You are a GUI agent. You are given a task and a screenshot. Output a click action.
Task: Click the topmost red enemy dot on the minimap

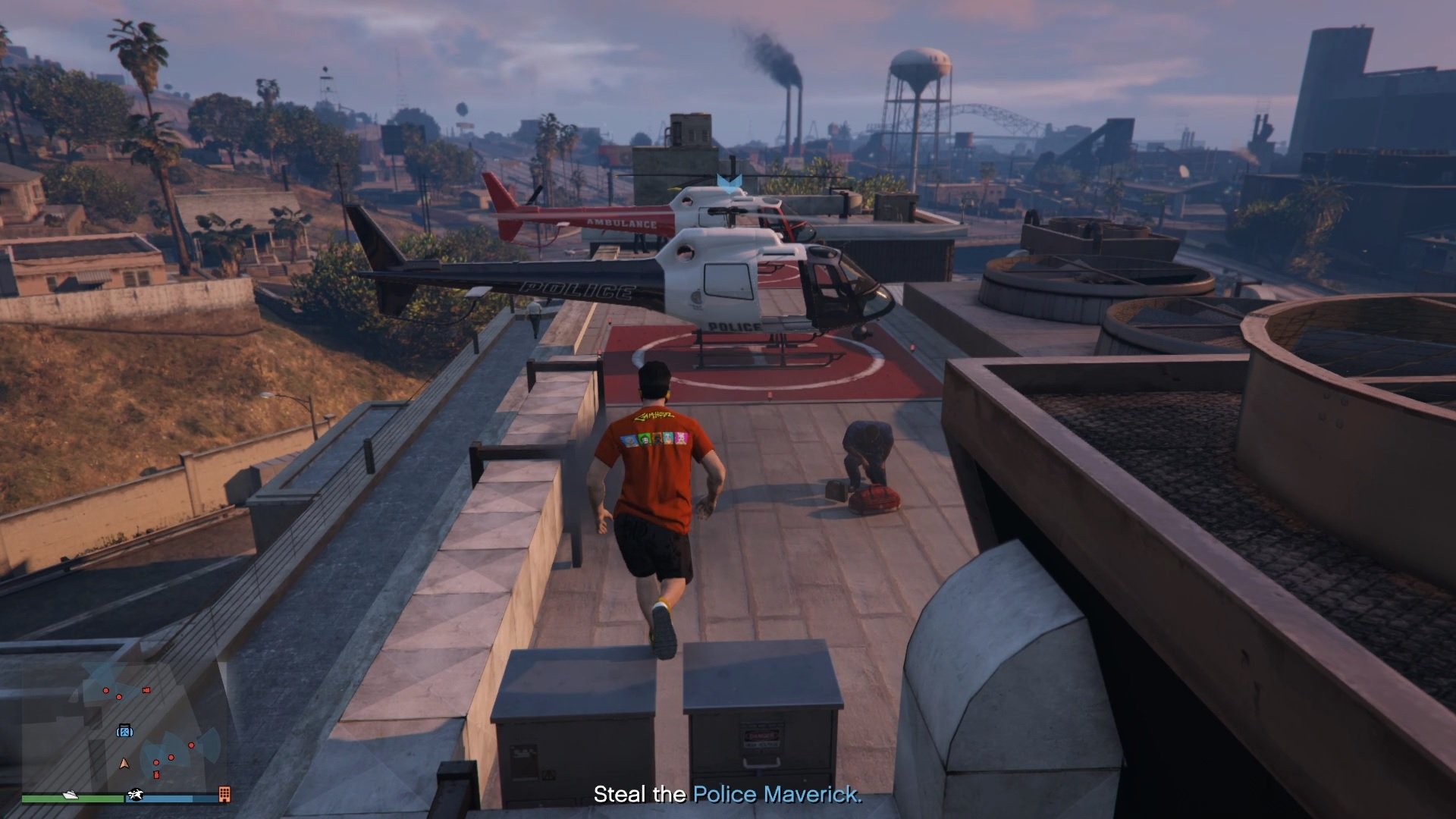[105, 690]
